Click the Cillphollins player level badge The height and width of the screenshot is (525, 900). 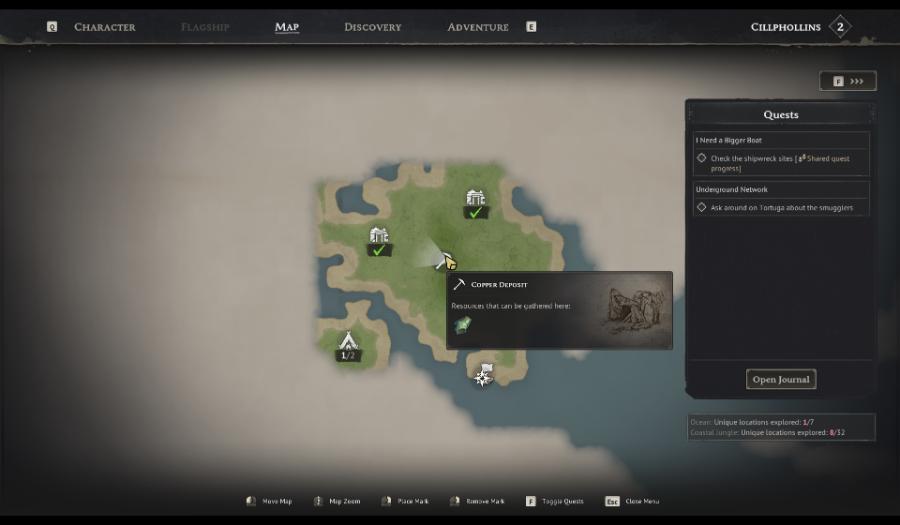(x=840, y=27)
